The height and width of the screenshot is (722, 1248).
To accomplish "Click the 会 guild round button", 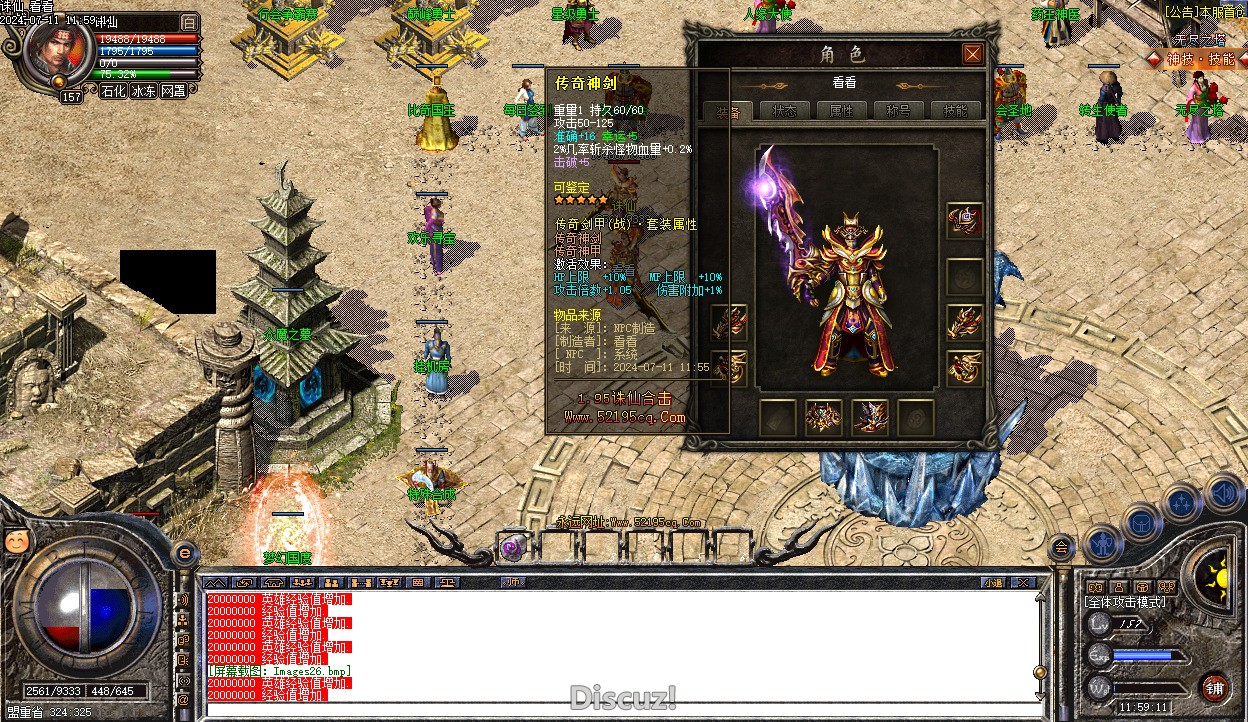I will point(1061,546).
